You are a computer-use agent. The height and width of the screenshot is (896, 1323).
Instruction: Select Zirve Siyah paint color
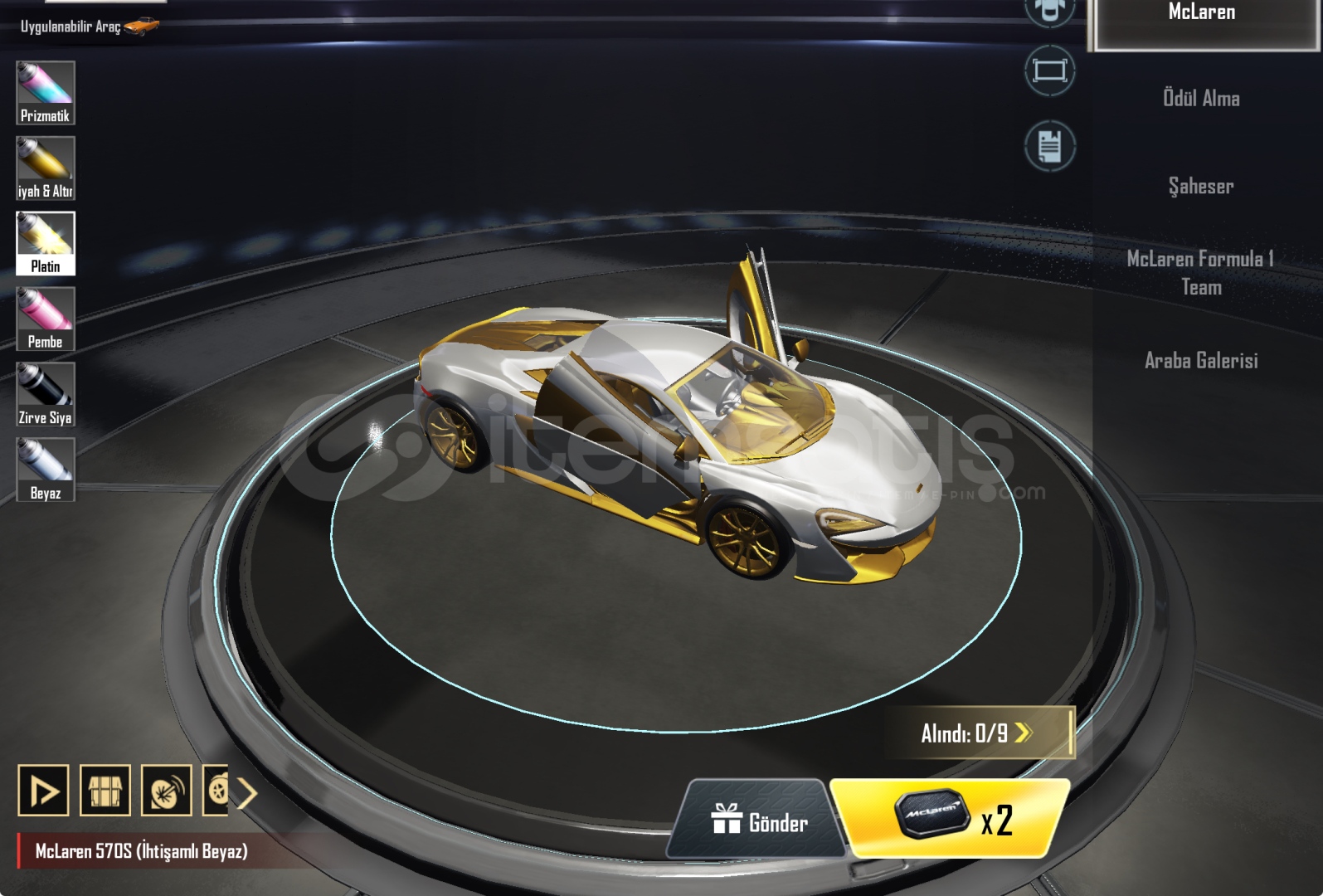click(46, 394)
